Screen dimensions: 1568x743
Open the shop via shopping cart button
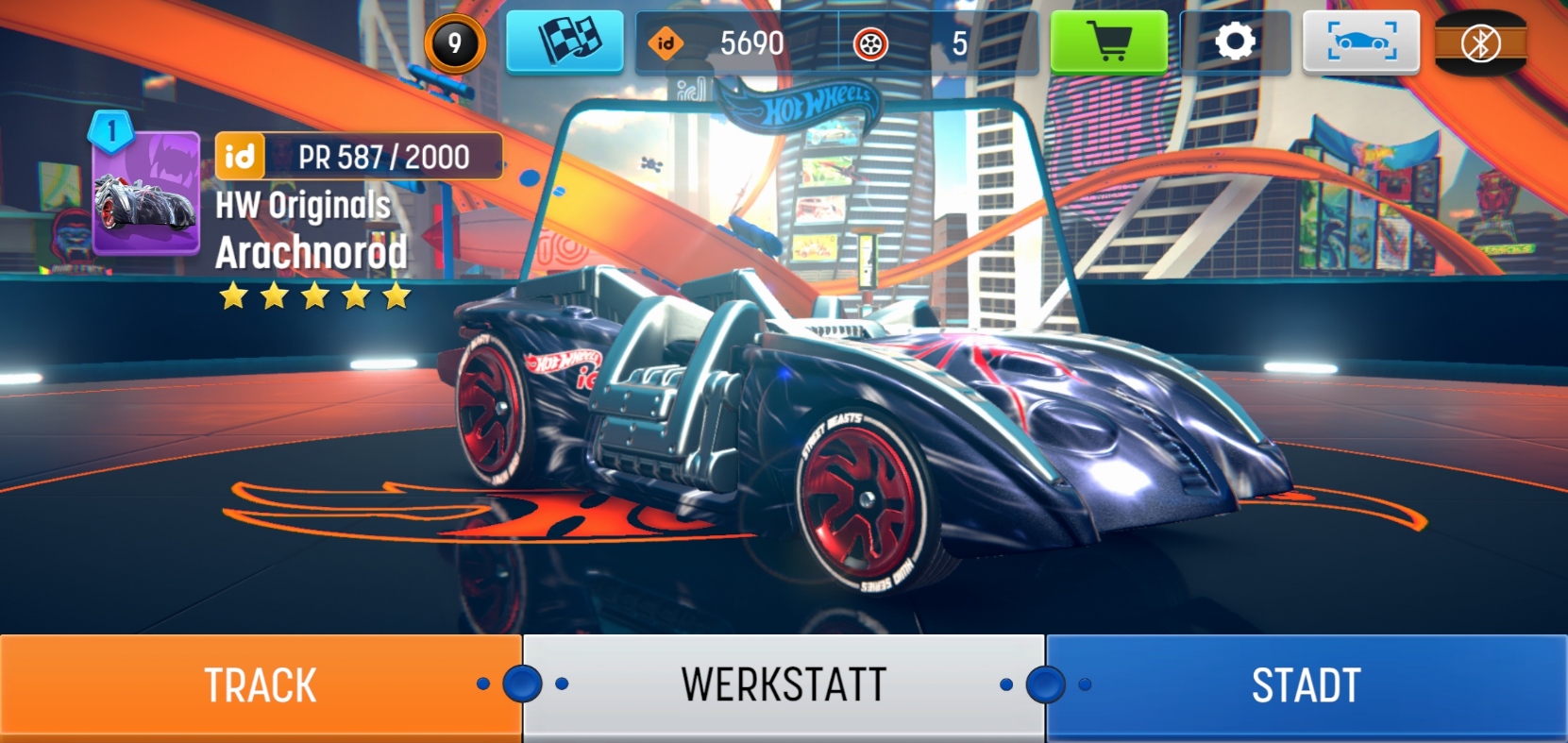point(1108,42)
